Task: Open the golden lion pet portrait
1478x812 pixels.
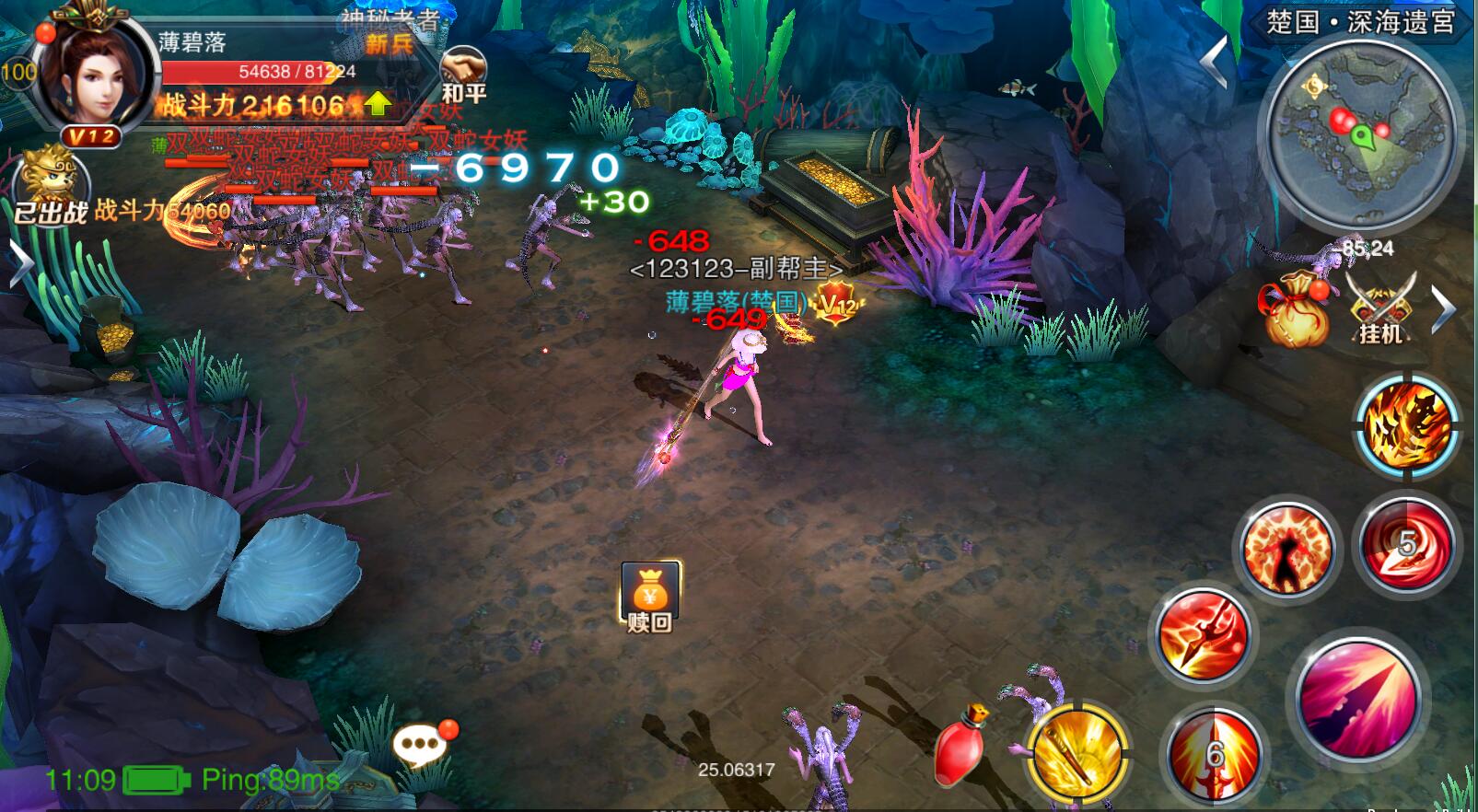Action: [52, 180]
